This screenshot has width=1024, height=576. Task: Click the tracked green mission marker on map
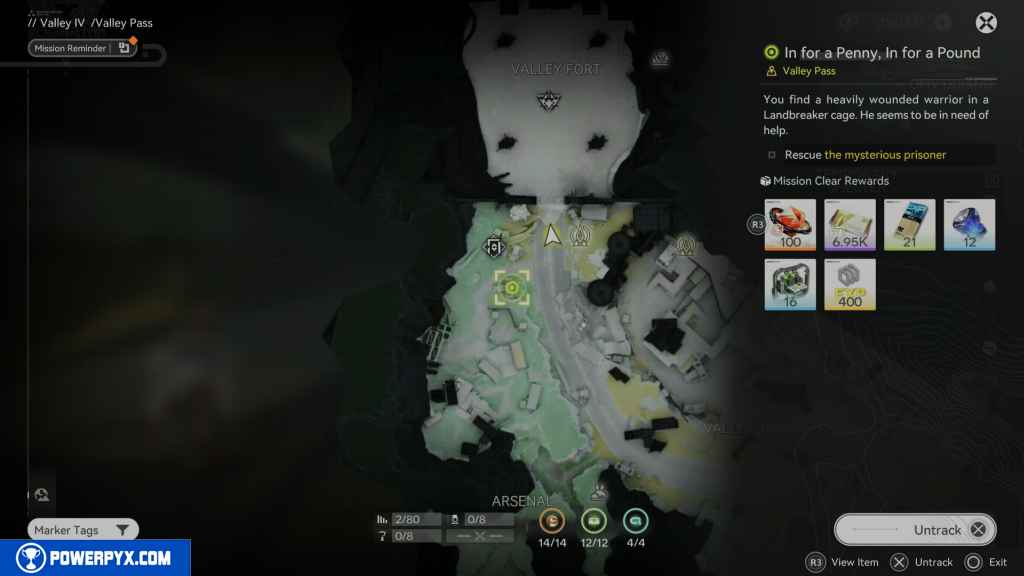(512, 288)
